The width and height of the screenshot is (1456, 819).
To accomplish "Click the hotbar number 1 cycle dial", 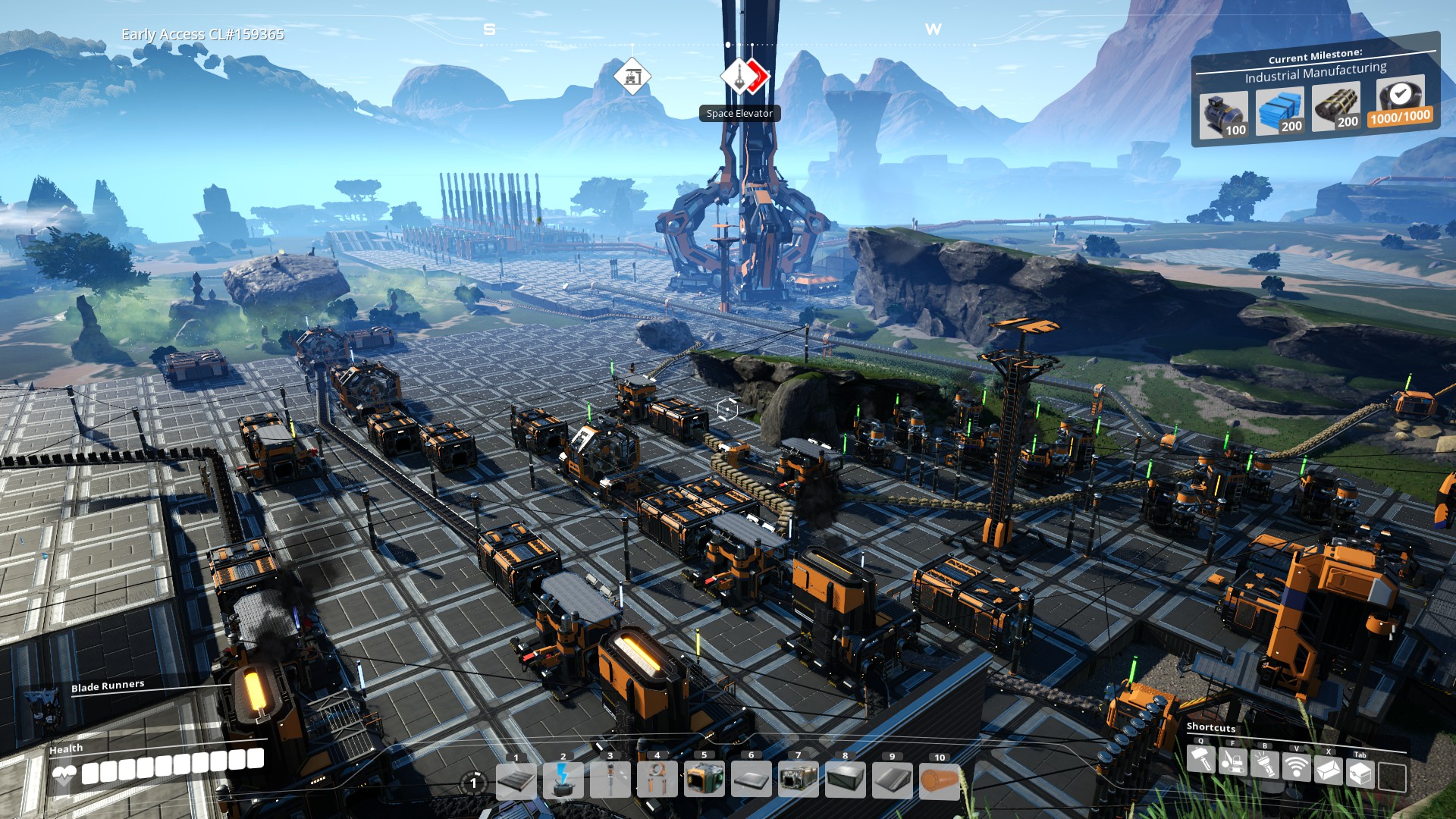I will click(474, 783).
